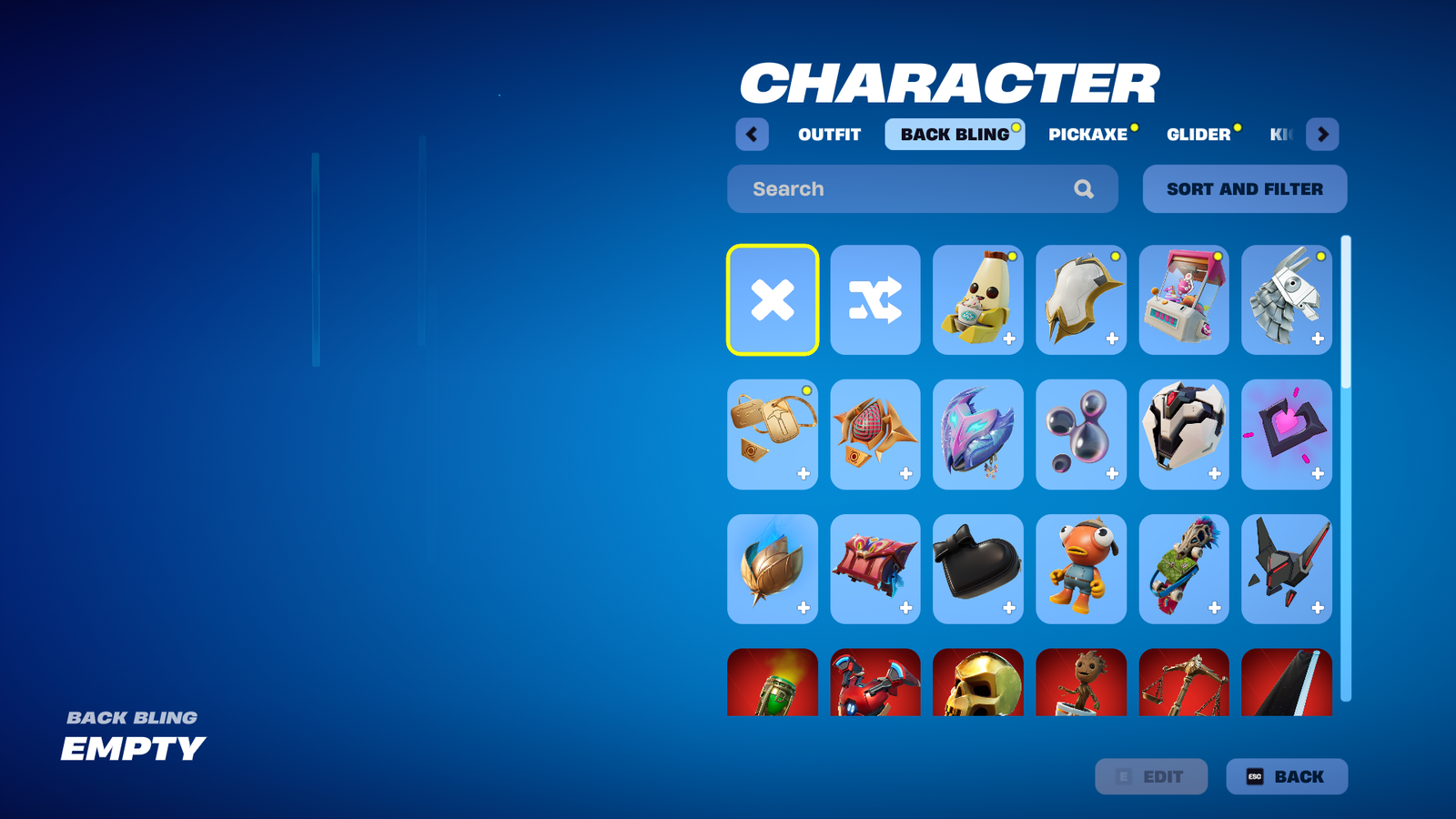
Task: Equip the orange fish plush back bling
Action: (1080, 569)
